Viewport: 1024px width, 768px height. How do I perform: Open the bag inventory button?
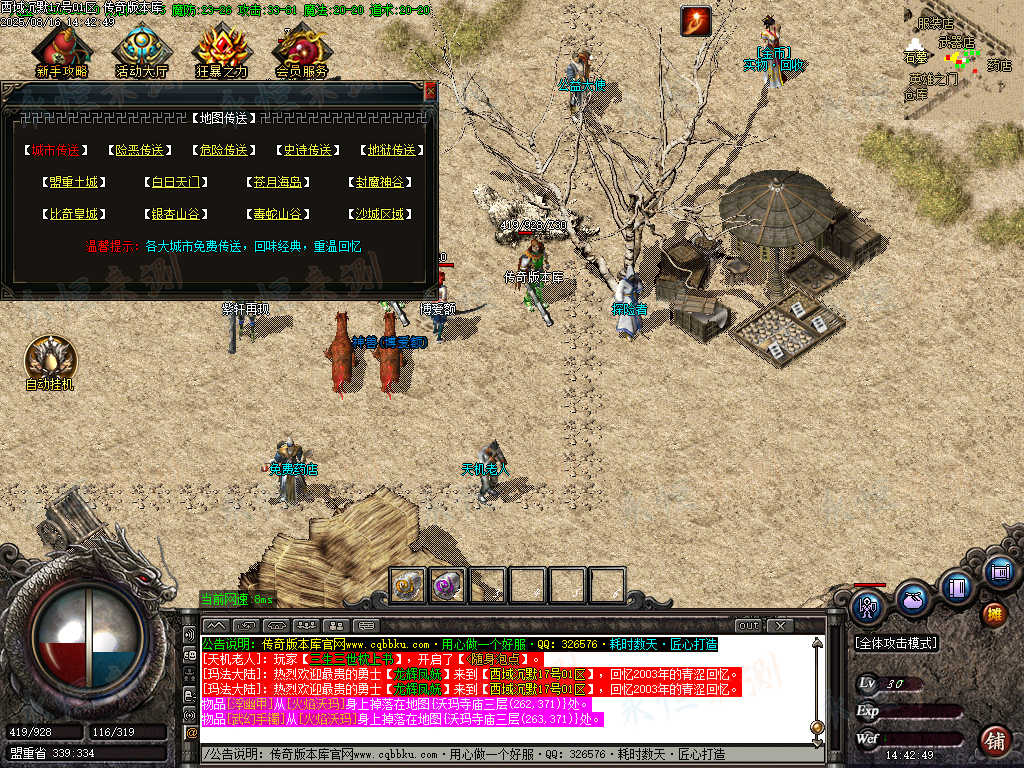click(x=912, y=600)
